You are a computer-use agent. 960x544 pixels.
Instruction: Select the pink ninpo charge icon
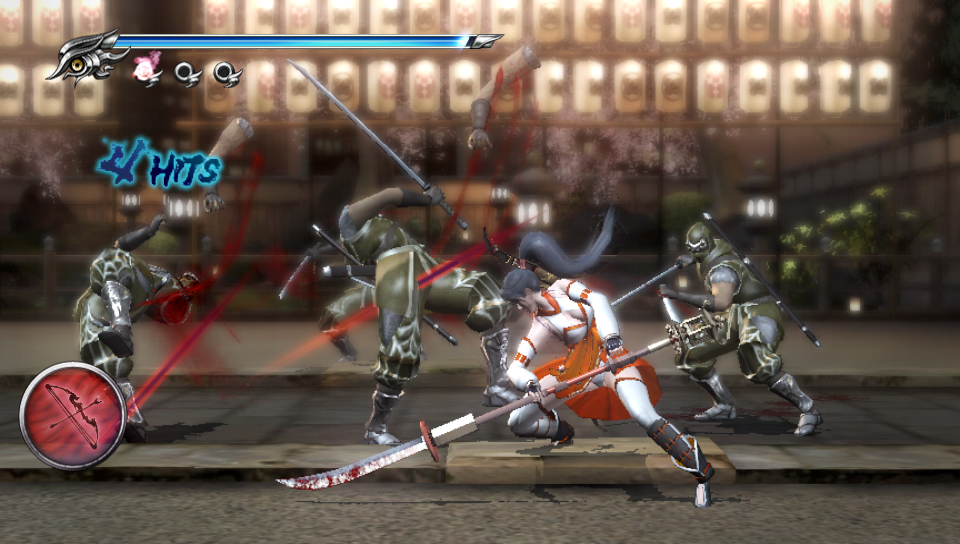tap(148, 69)
